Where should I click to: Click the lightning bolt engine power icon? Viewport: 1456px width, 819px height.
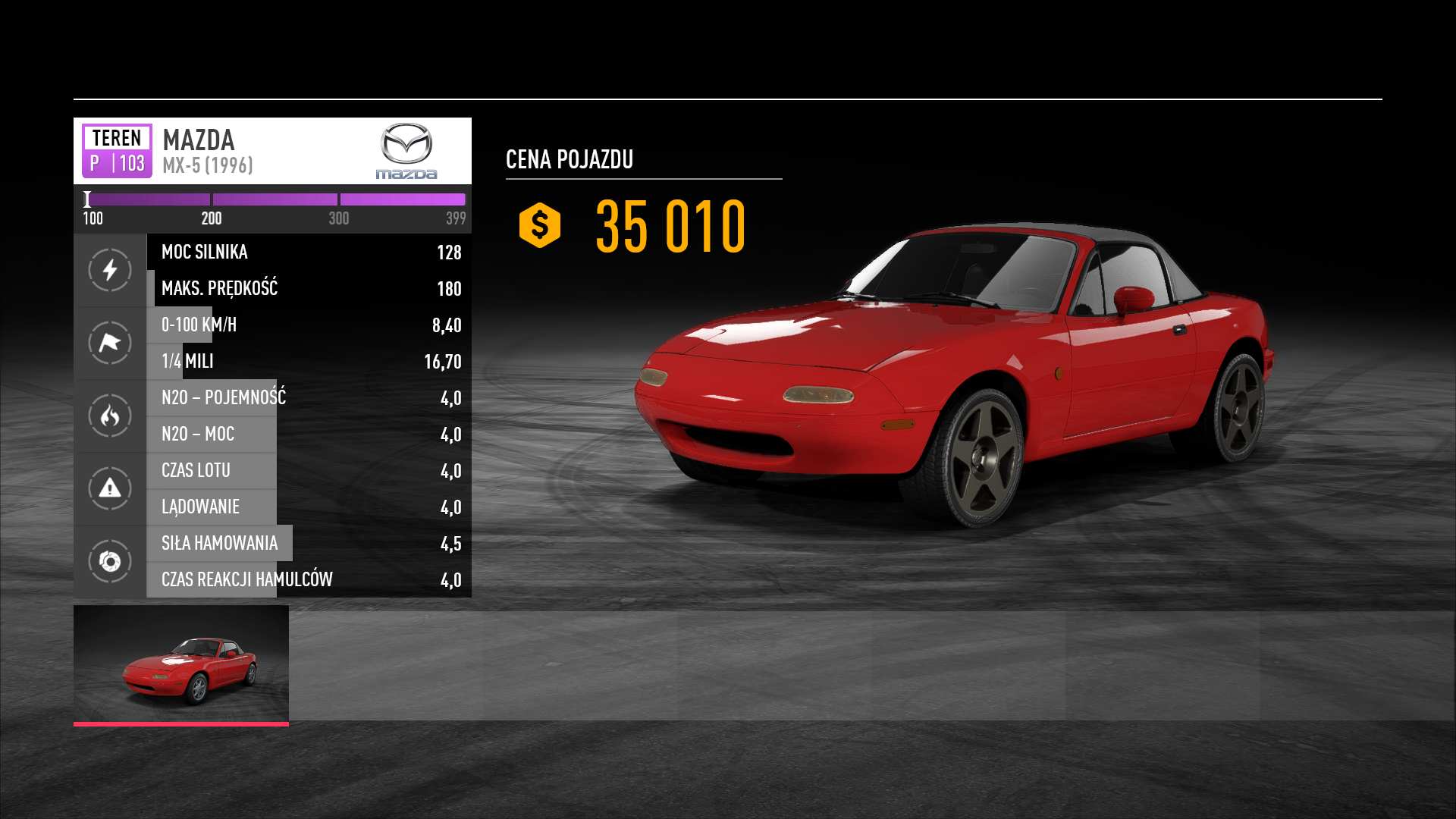point(110,270)
